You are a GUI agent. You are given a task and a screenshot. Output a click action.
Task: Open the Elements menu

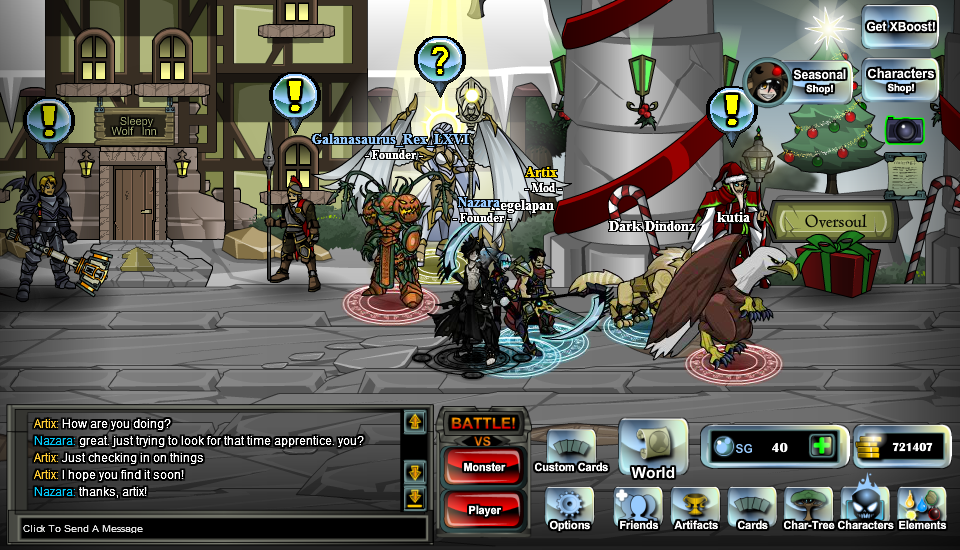click(922, 509)
